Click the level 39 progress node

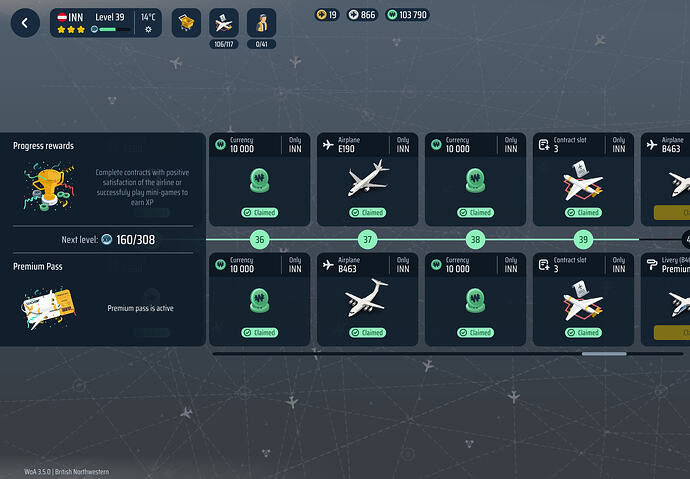coord(583,240)
